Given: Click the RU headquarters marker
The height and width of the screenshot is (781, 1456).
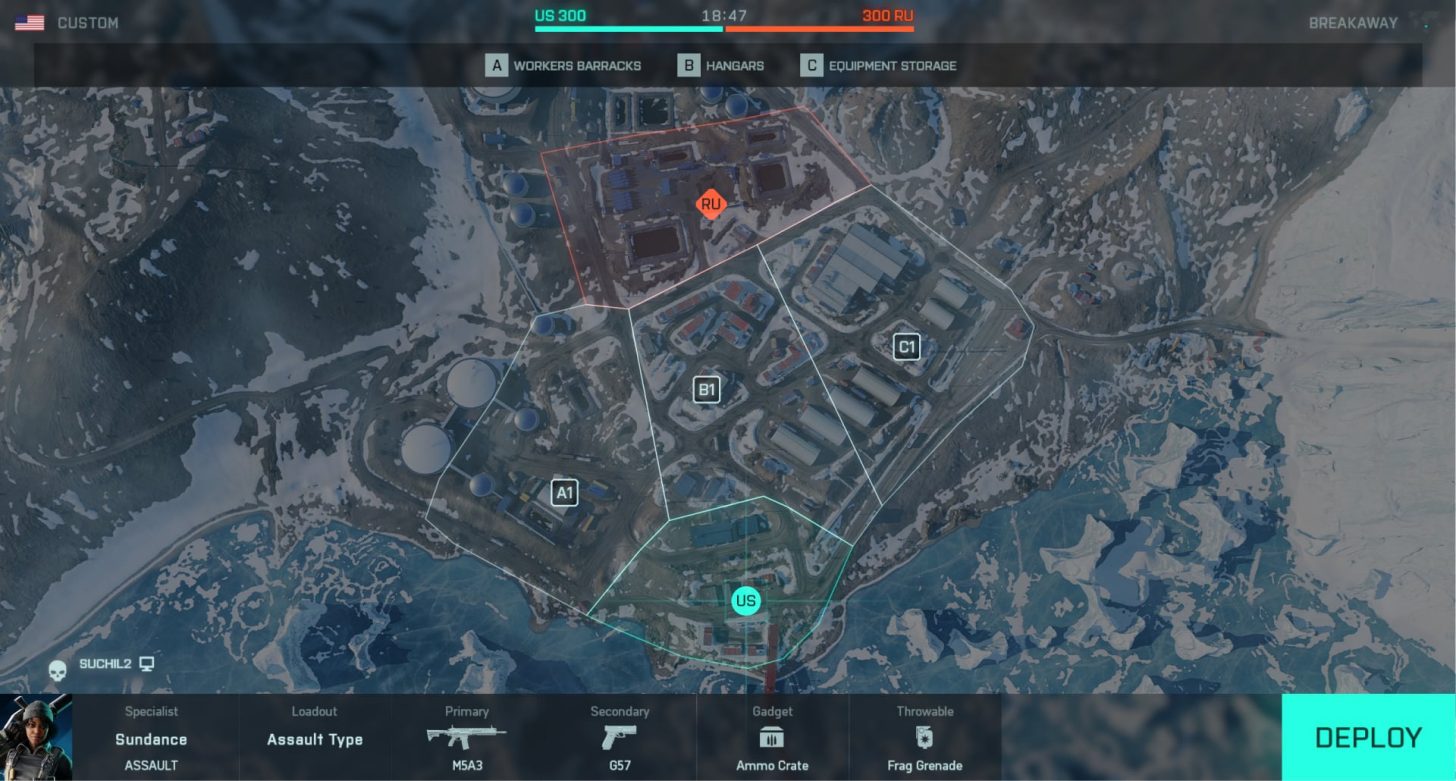Looking at the screenshot, I should point(711,205).
